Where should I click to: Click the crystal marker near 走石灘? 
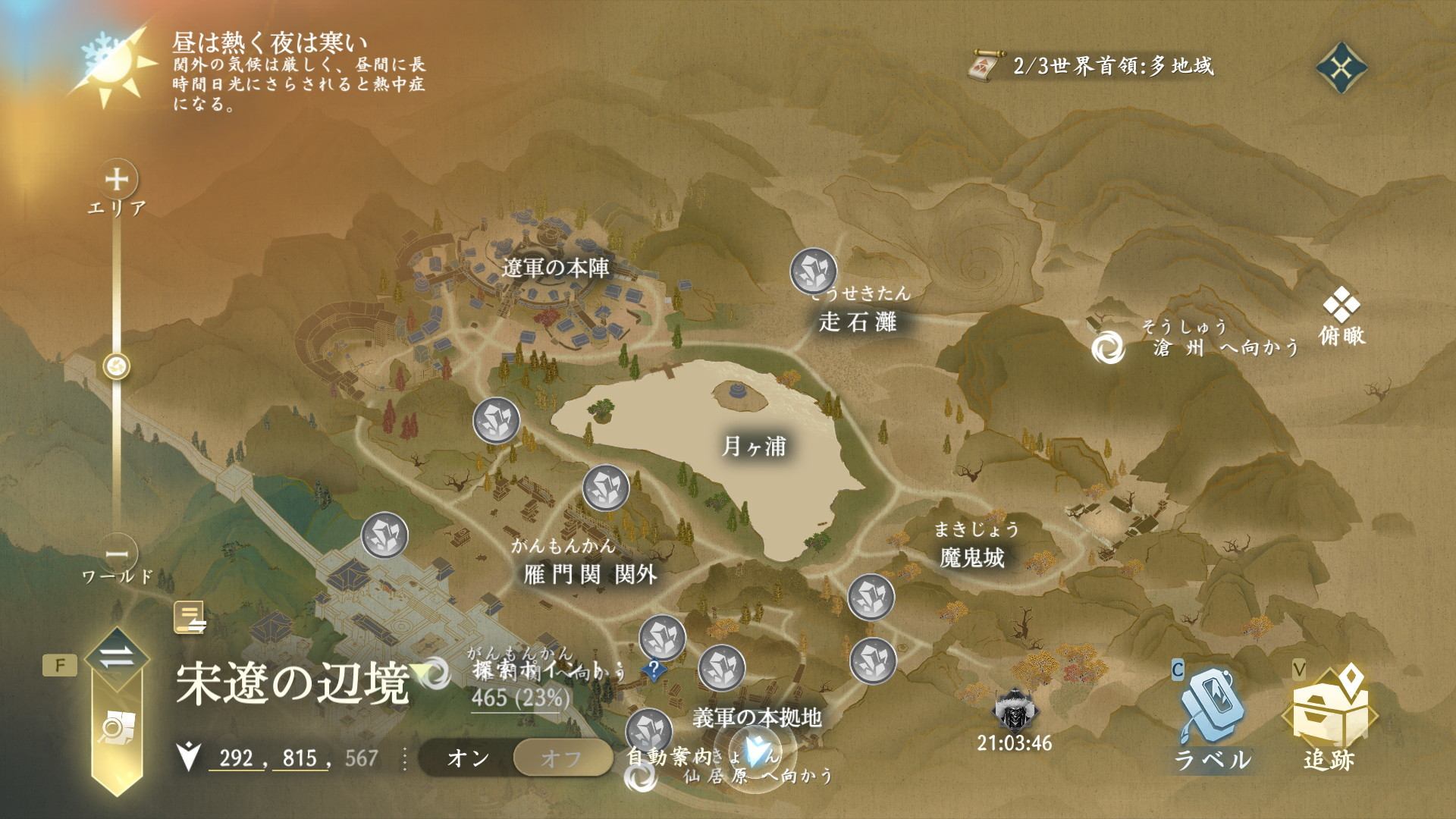point(813,271)
